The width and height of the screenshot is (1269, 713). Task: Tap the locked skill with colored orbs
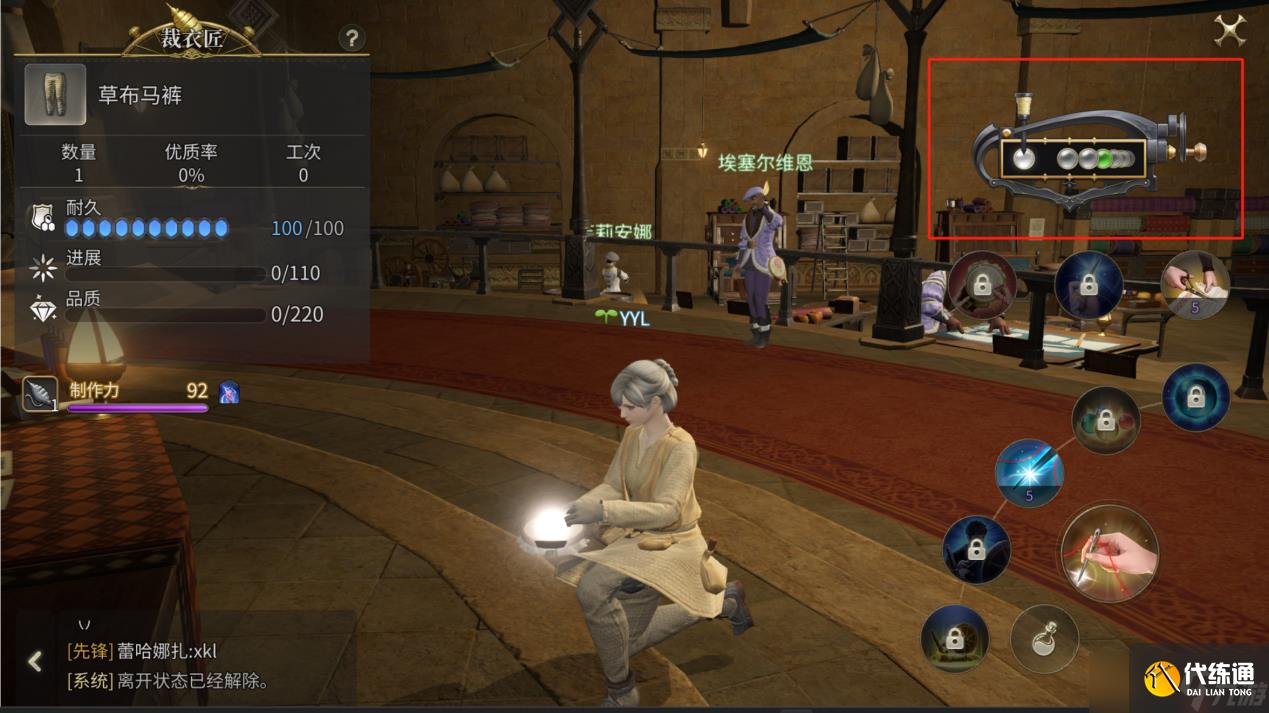1106,421
